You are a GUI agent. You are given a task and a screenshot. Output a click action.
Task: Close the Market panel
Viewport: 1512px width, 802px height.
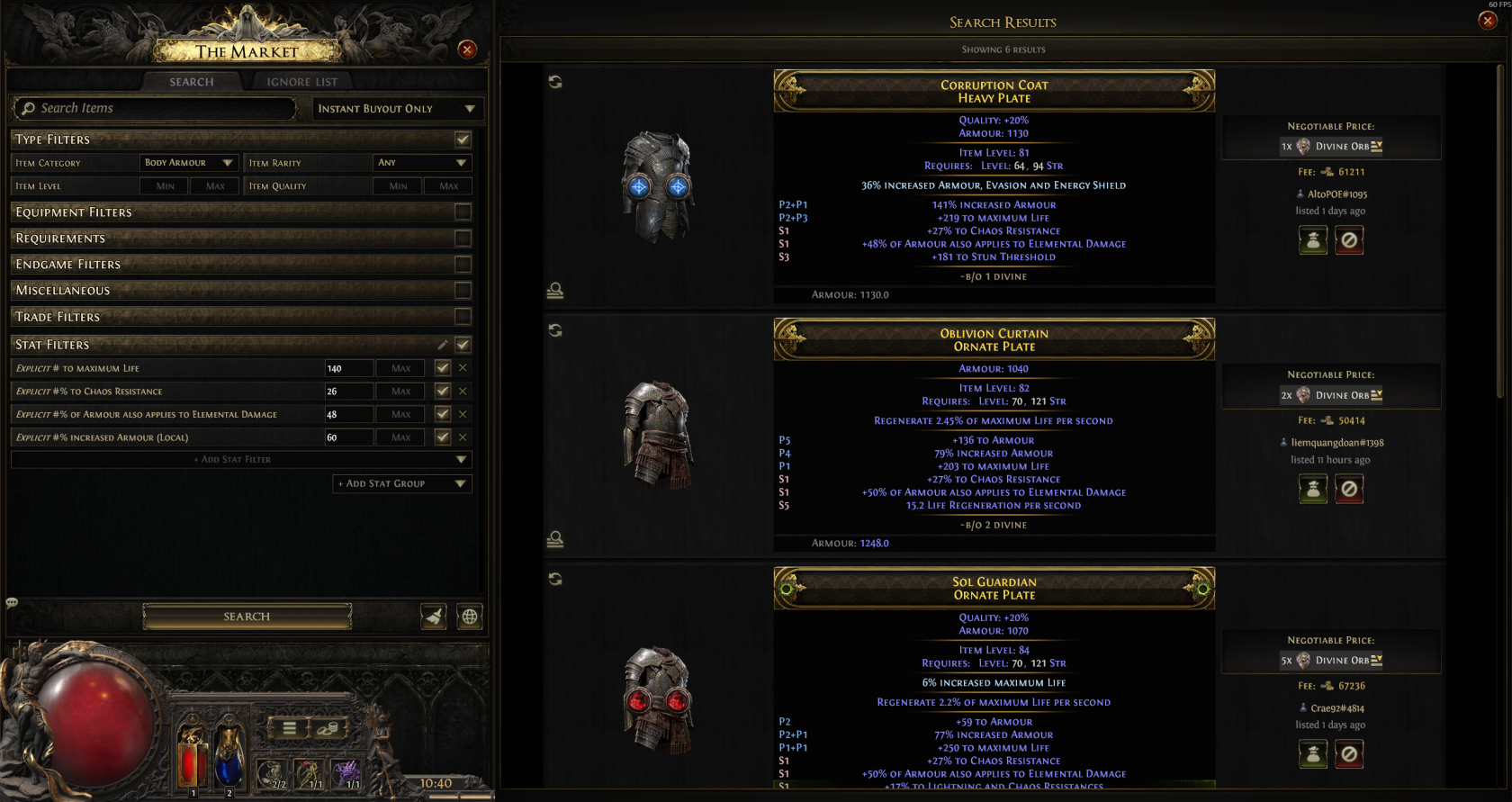467,50
